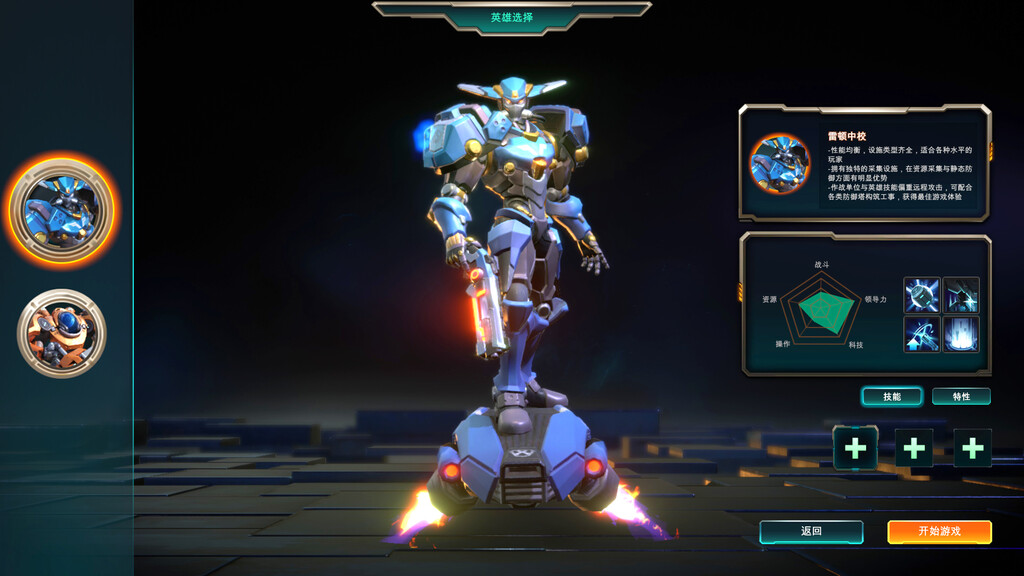Open the 特性 traits tab

click(x=961, y=397)
